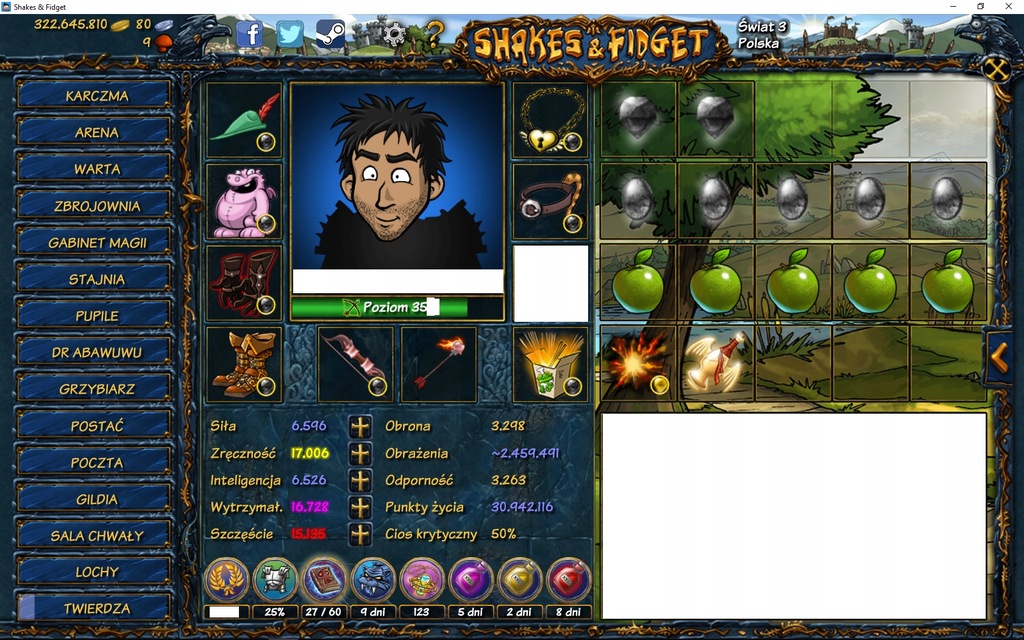
Task: Show the Sala Chwały rankings
Action: [x=96, y=536]
